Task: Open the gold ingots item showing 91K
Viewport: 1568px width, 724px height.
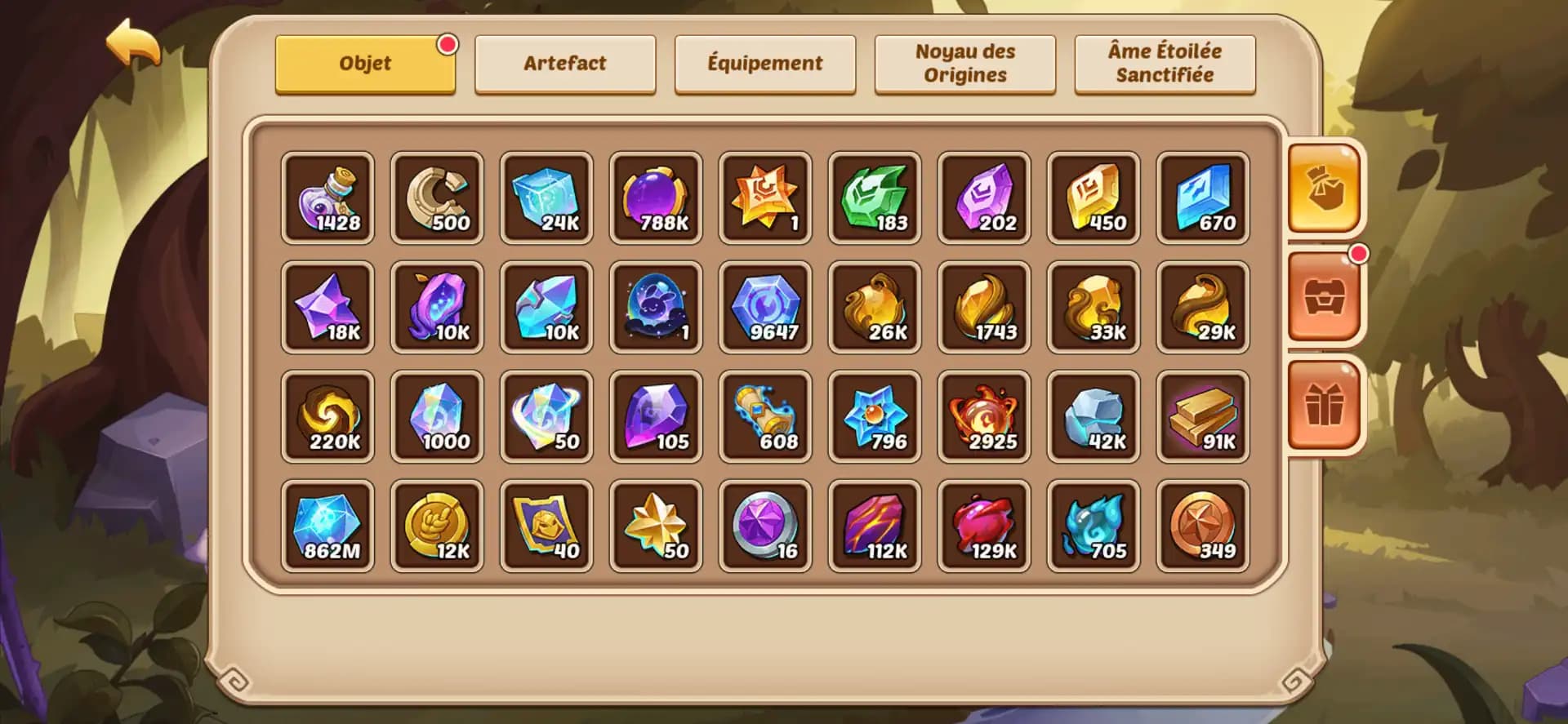Action: tap(1203, 416)
